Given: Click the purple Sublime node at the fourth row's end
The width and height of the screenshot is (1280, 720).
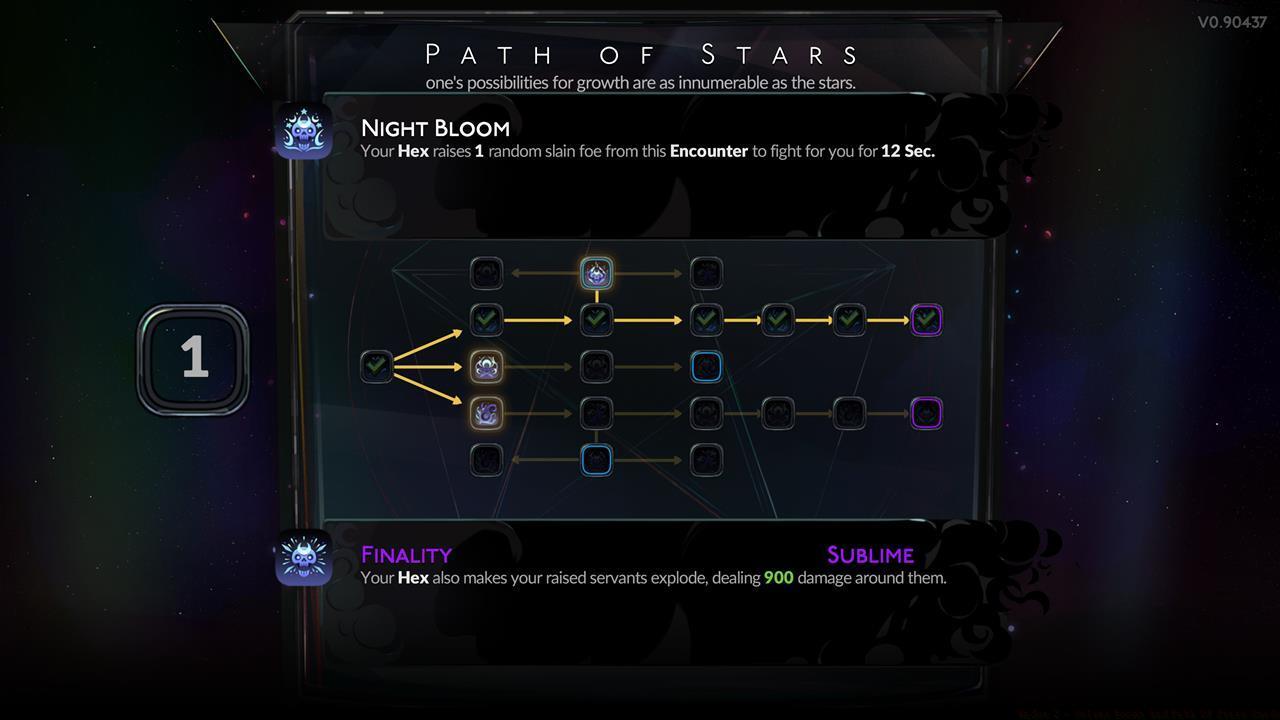Looking at the screenshot, I should pyautogui.click(x=925, y=412).
